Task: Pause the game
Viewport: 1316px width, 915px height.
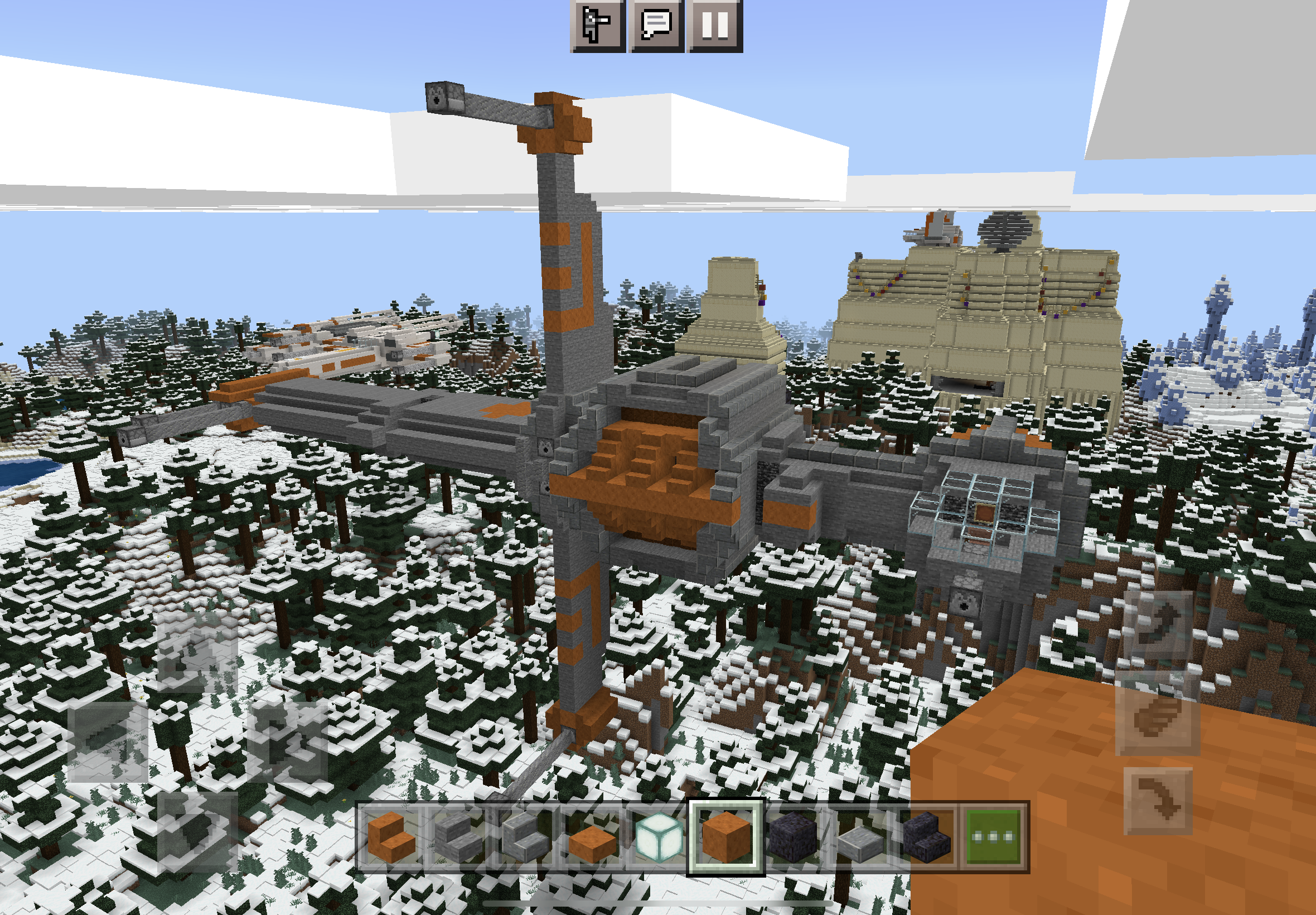Action: coord(715,25)
